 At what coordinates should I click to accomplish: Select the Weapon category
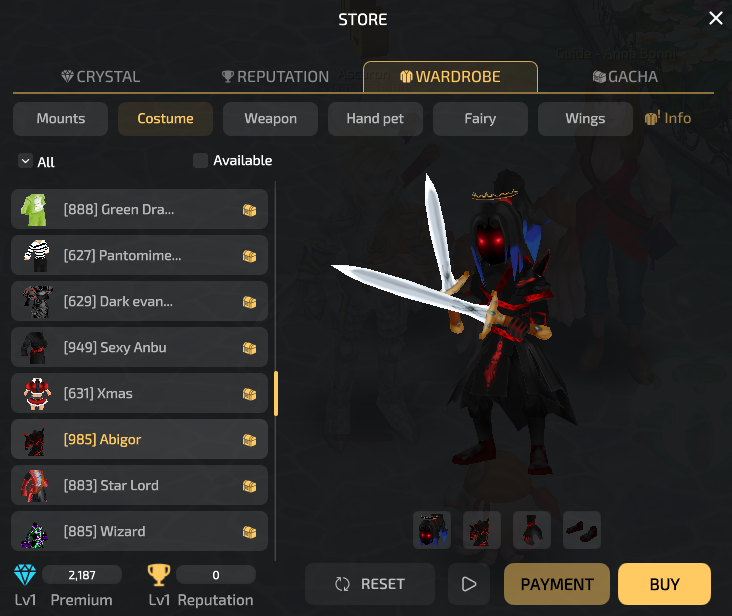270,118
